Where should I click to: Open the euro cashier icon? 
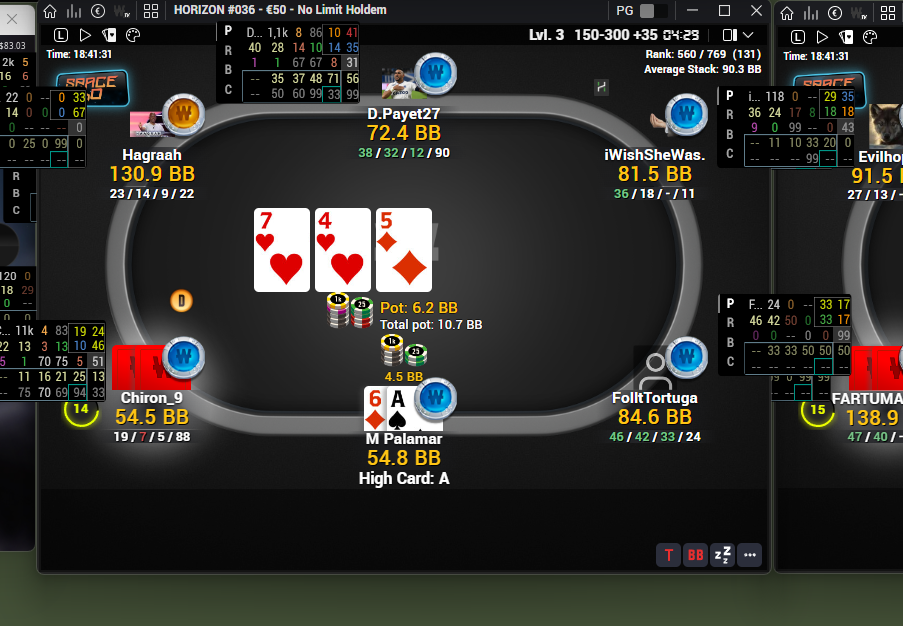pos(98,11)
